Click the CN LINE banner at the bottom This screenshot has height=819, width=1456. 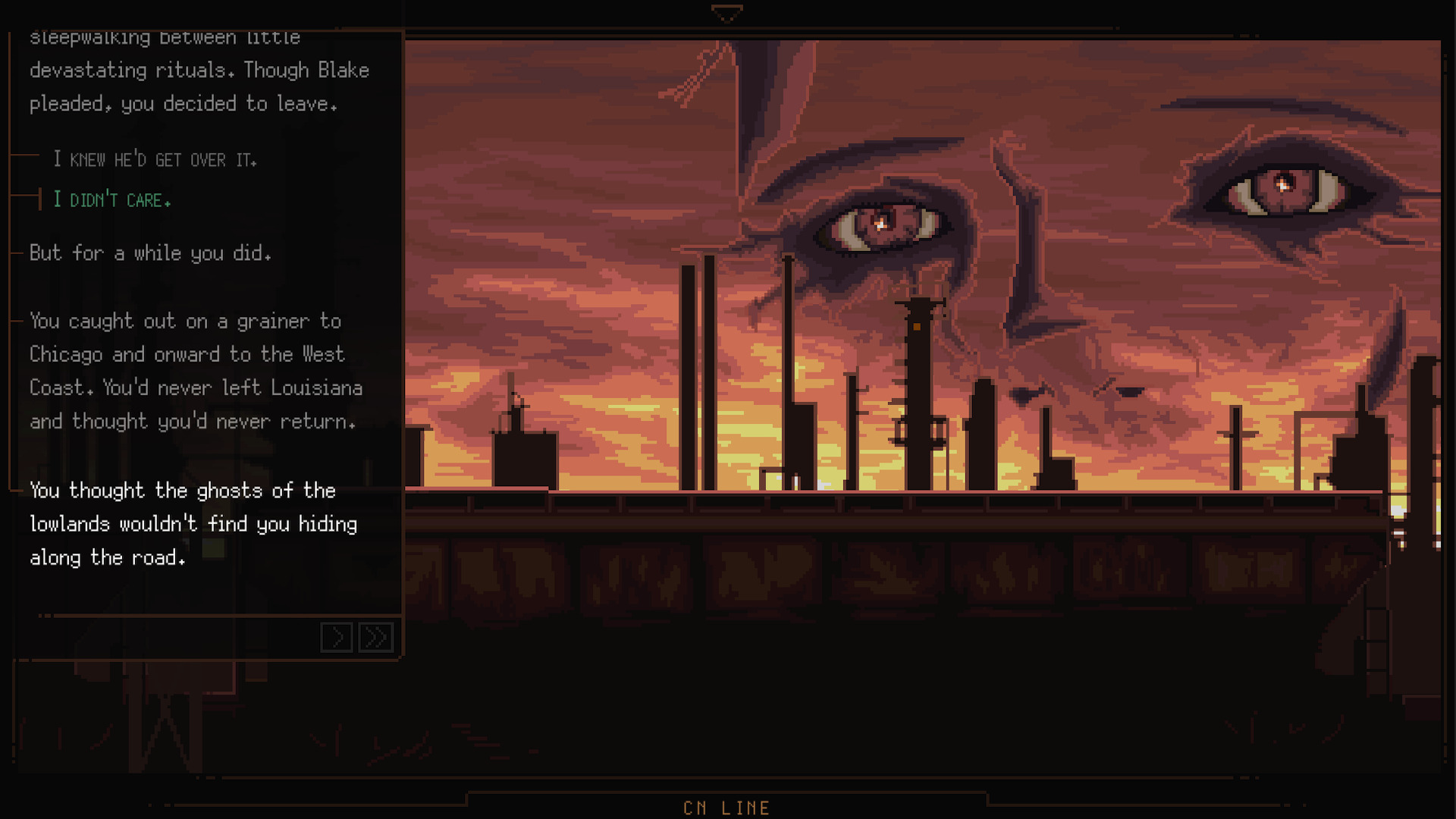(726, 807)
